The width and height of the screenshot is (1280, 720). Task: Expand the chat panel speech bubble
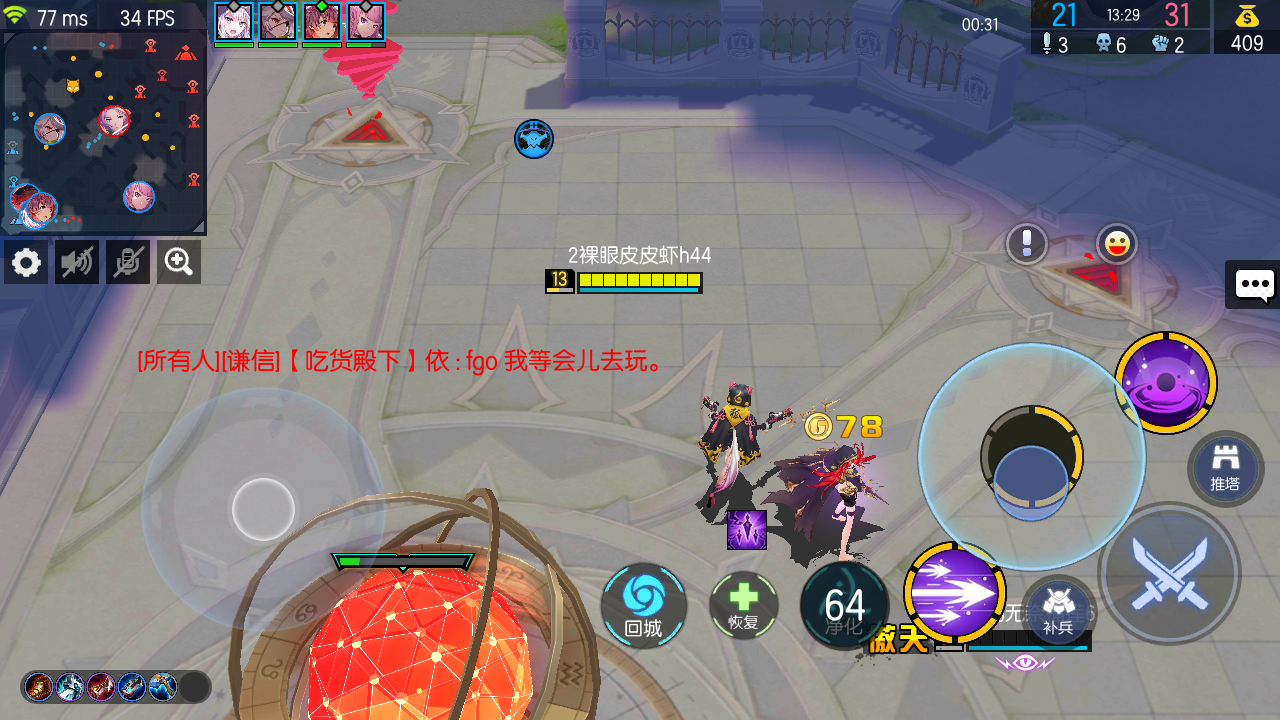click(x=1253, y=285)
